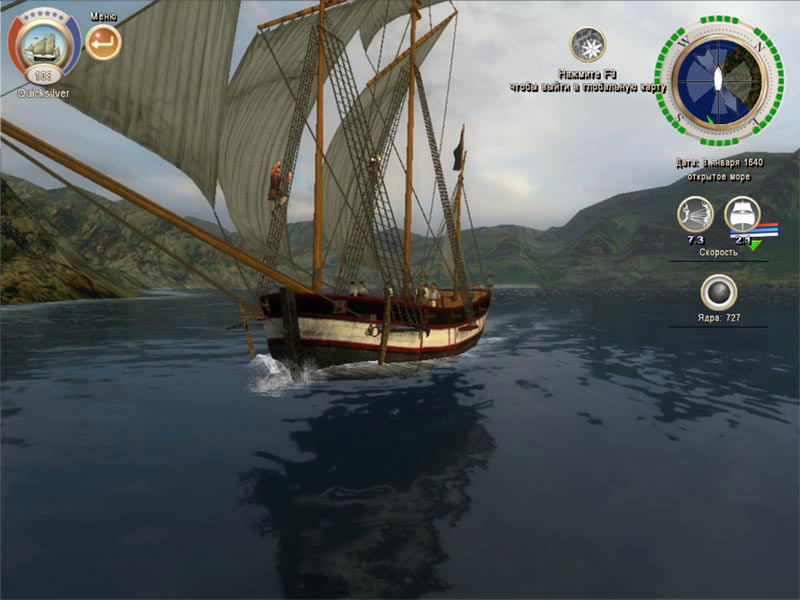Screen dimensions: 800x600
Task: Open the Меню command button
Action: pyautogui.click(x=103, y=43)
